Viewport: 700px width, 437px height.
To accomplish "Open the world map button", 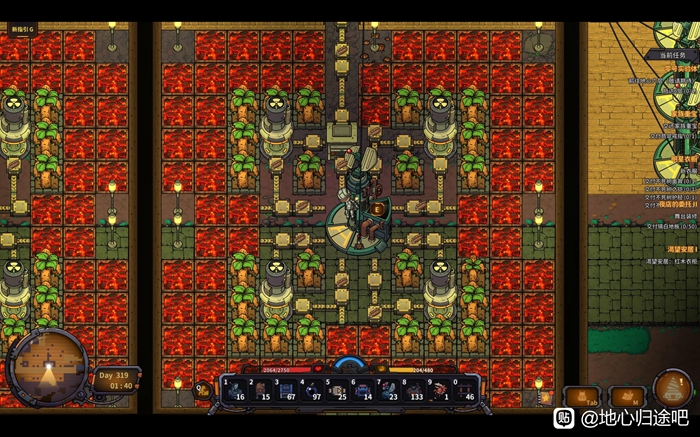I will pyautogui.click(x=626, y=398).
